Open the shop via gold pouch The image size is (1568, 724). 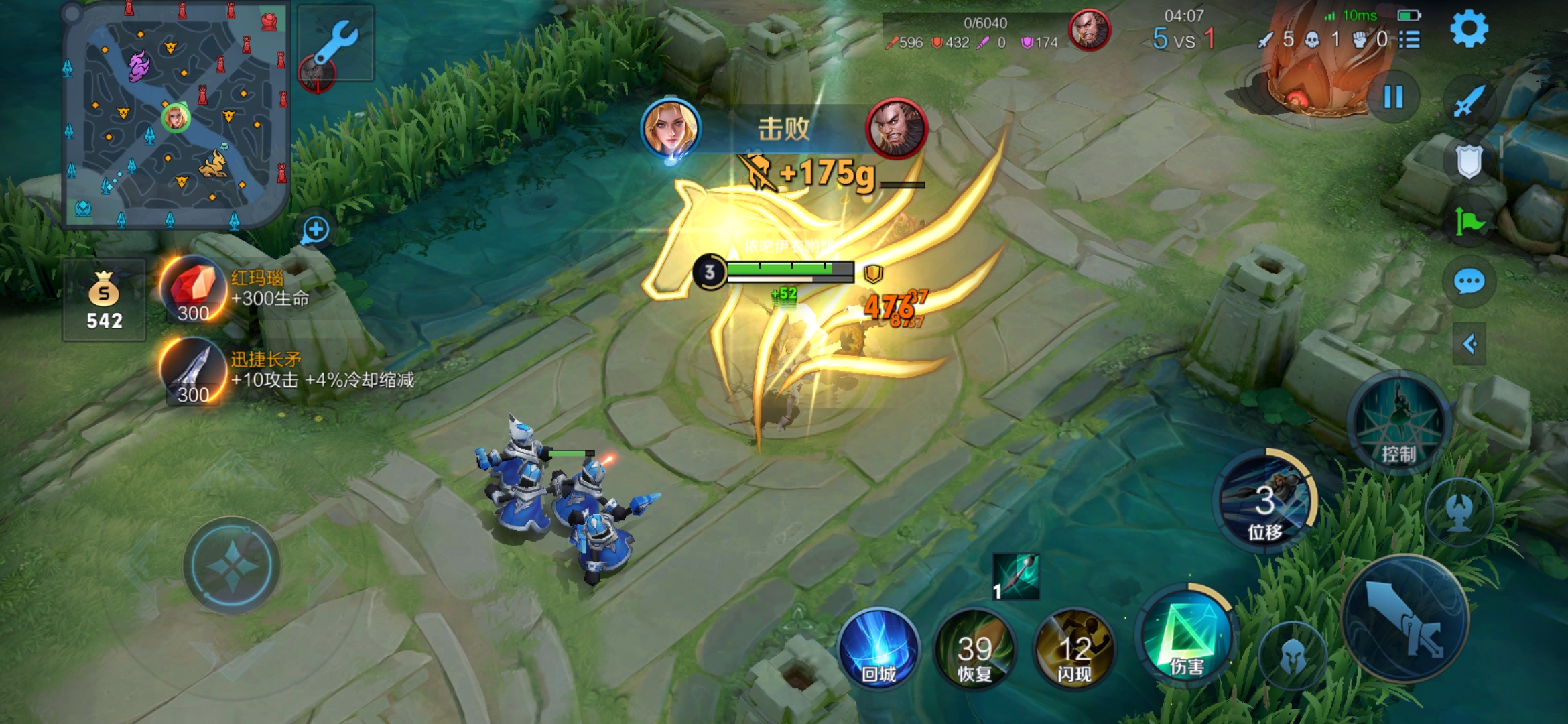pyautogui.click(x=104, y=300)
